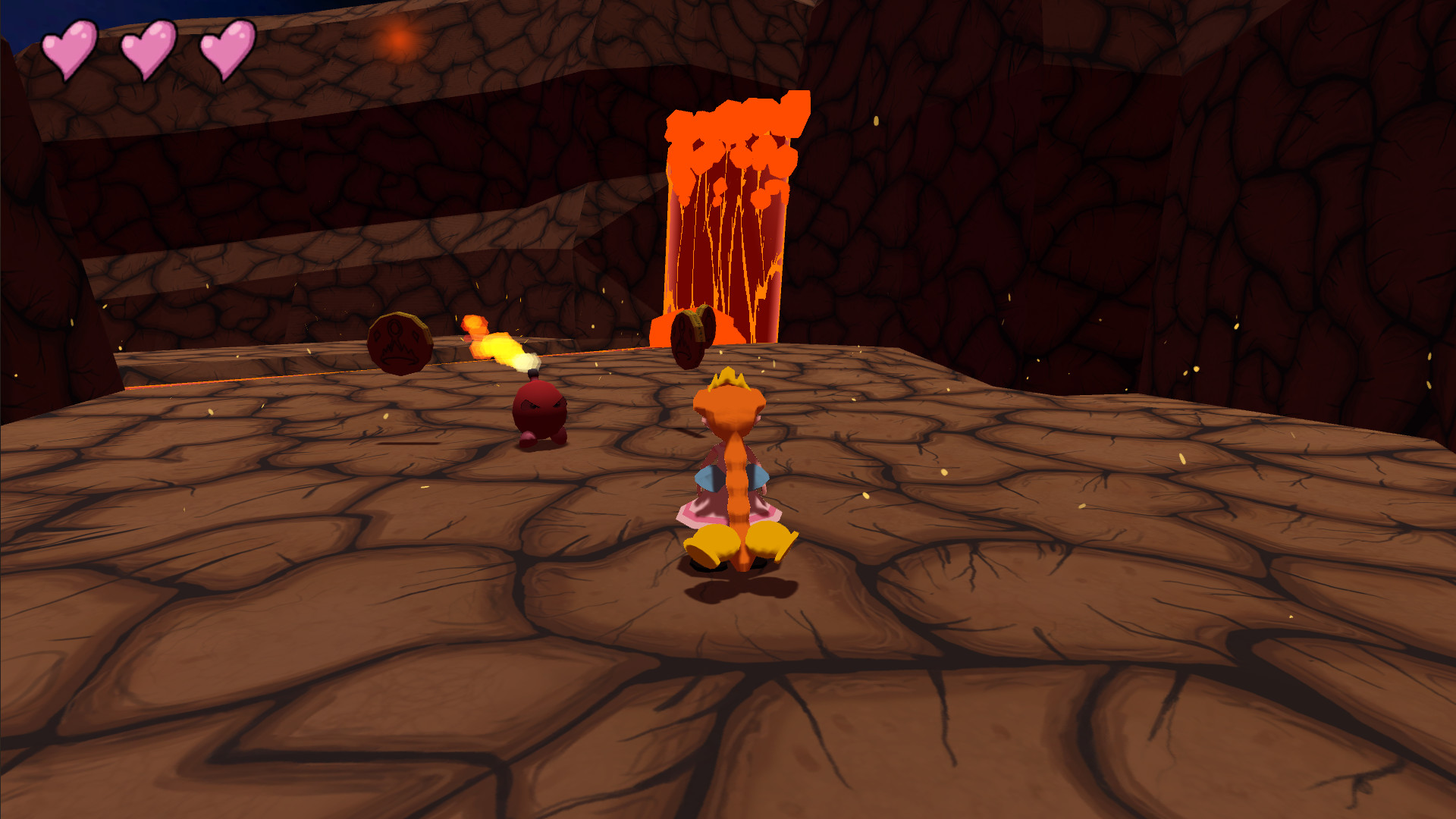Viewport: 1456px width, 819px height.
Task: Select the medallion near the lava waterfall
Action: click(690, 335)
